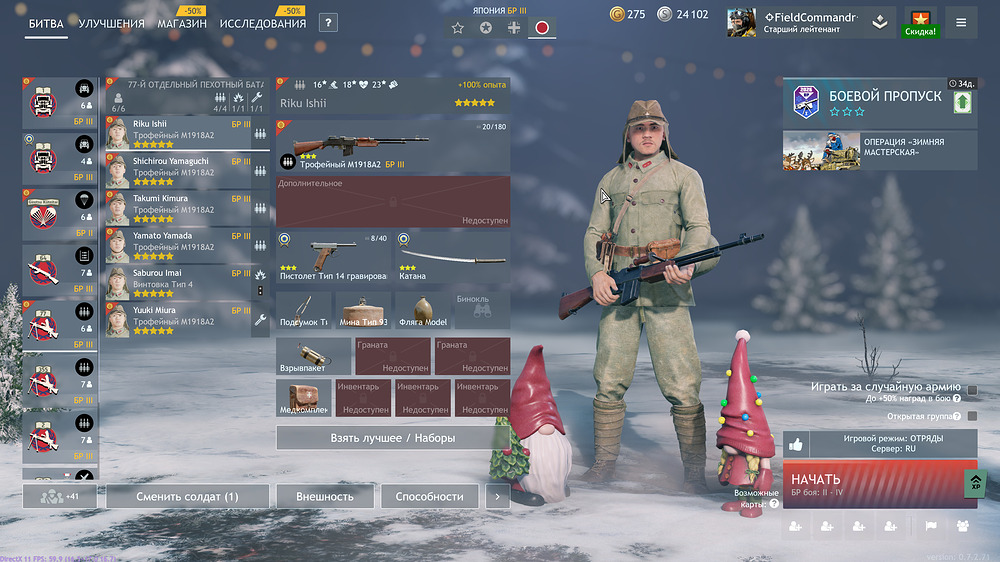Open the Внешность appearance button
This screenshot has height=562, width=1000.
pyautogui.click(x=325, y=496)
